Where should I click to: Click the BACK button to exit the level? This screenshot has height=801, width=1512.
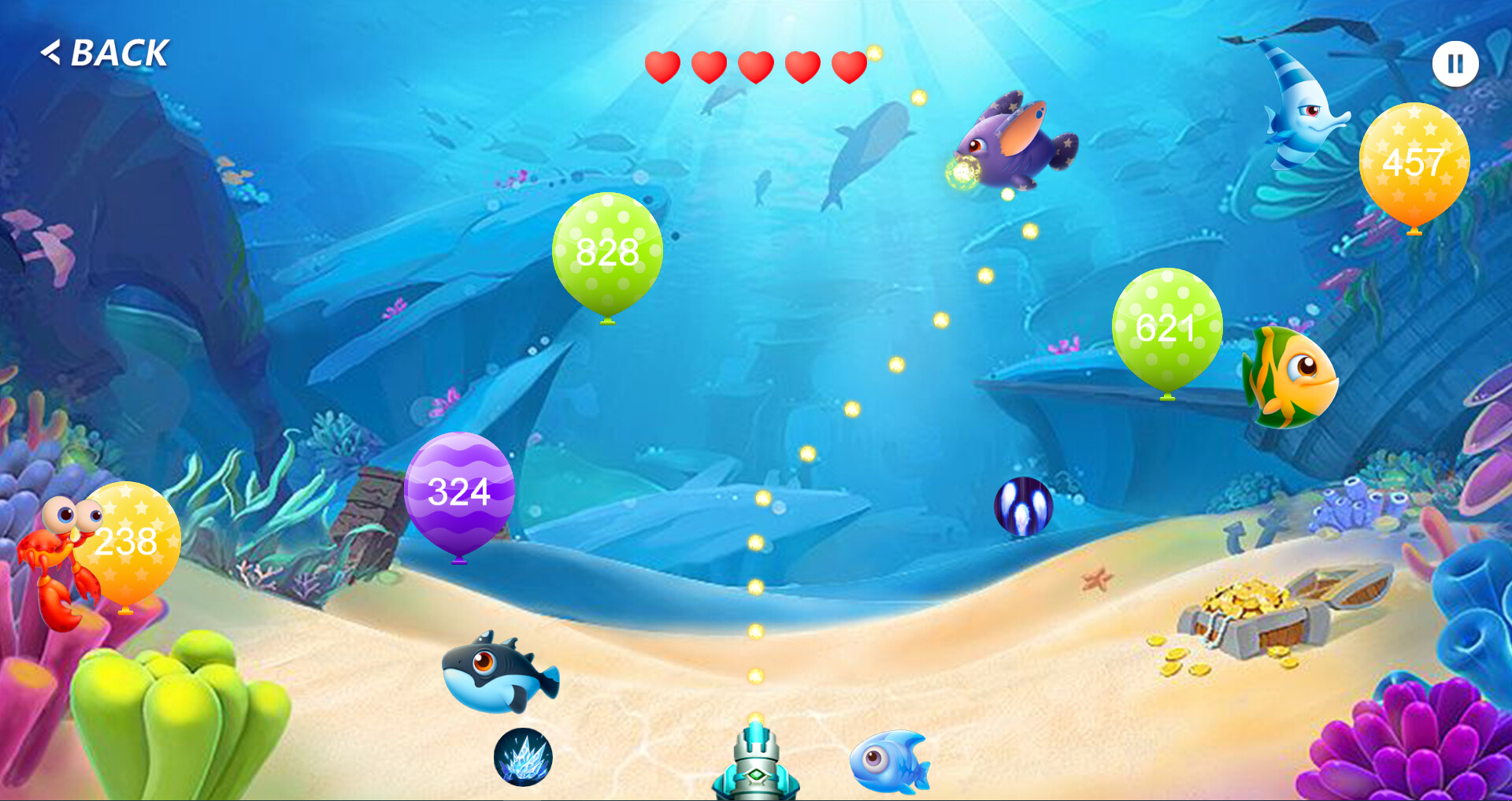[106, 53]
